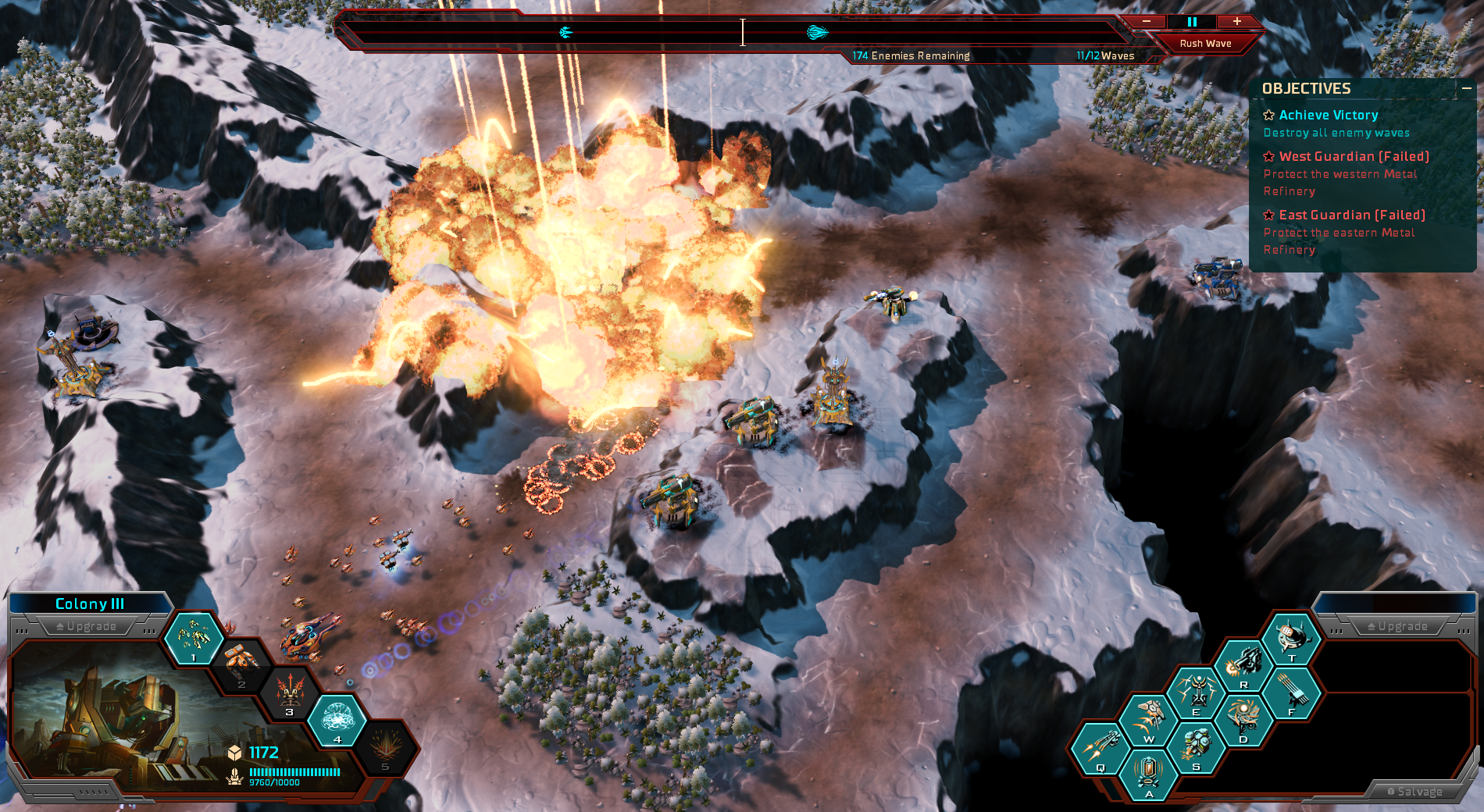The image size is (1484, 812).
Task: Select the D swirling orb tower icon
Action: coord(1243,720)
